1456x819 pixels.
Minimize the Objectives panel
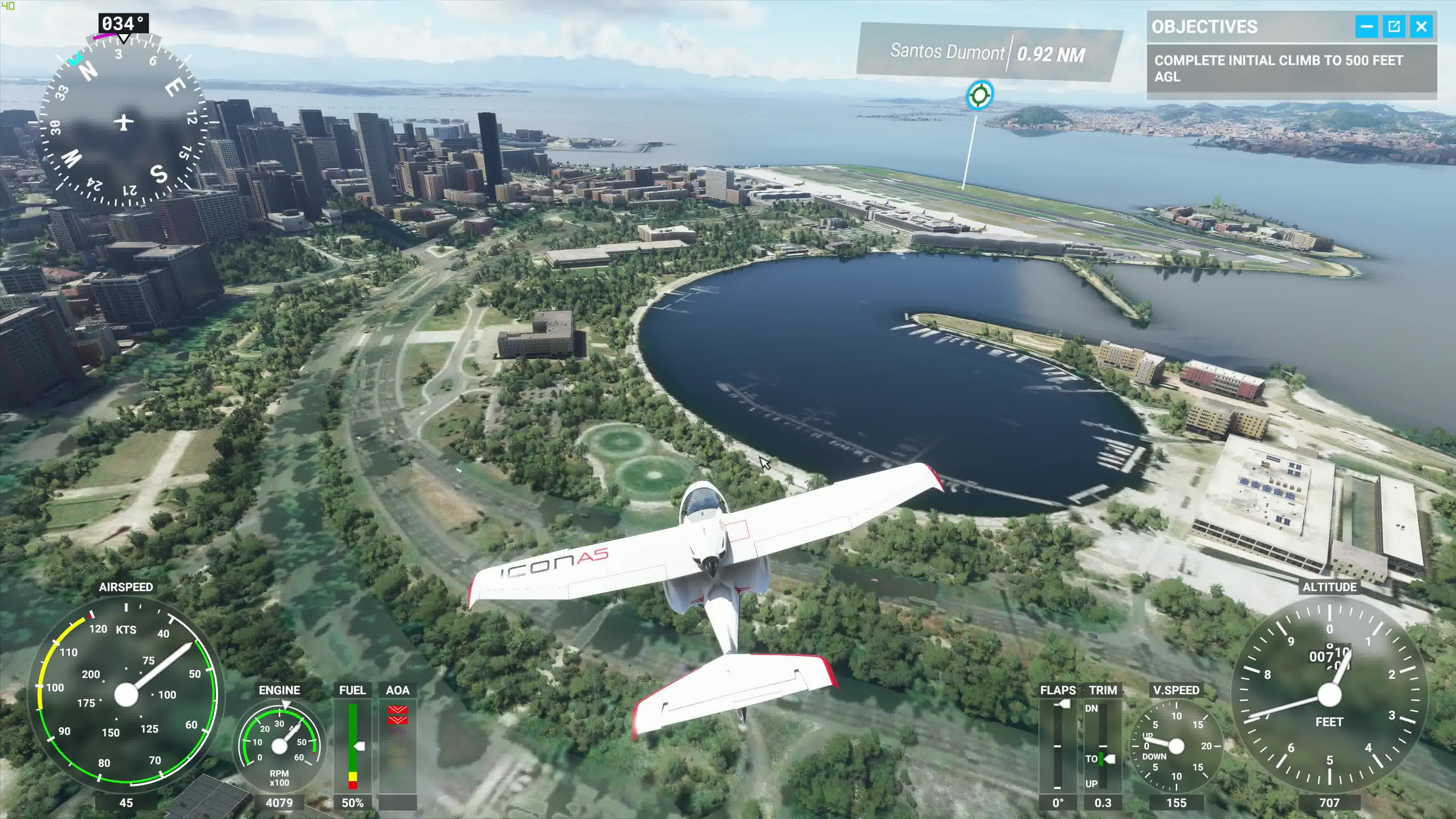coord(1365,27)
